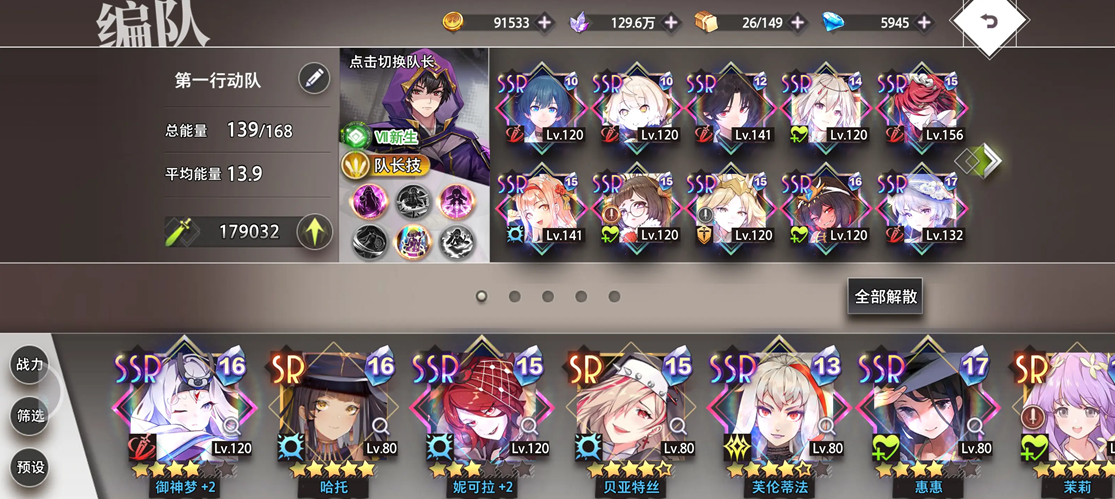Open the 筛选 filter button
This screenshot has width=1115, height=499.
tap(30, 415)
